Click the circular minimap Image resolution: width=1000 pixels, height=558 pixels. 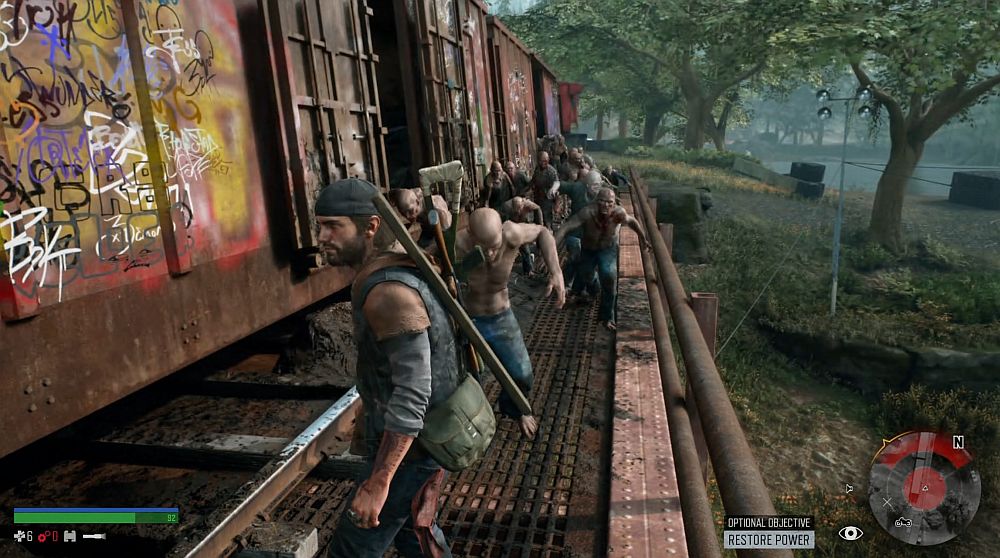(924, 487)
